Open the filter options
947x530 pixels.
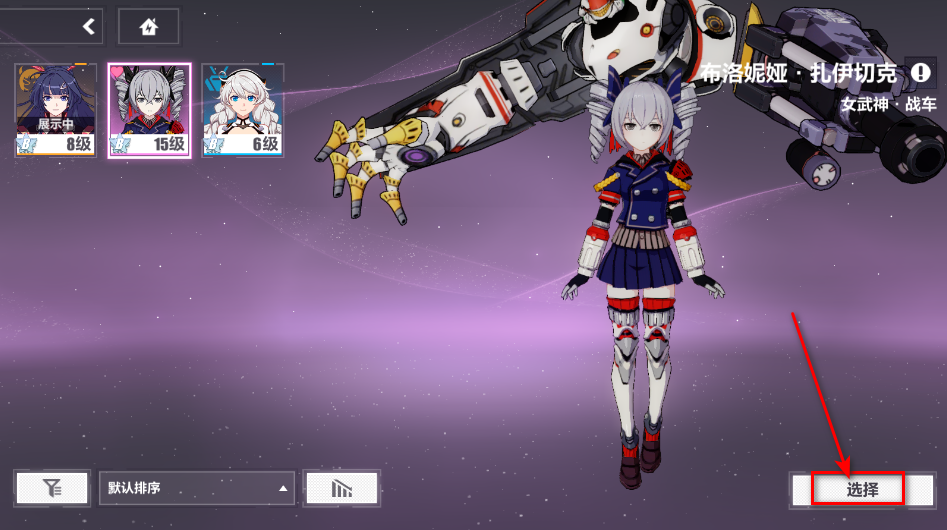pyautogui.click(x=53, y=488)
